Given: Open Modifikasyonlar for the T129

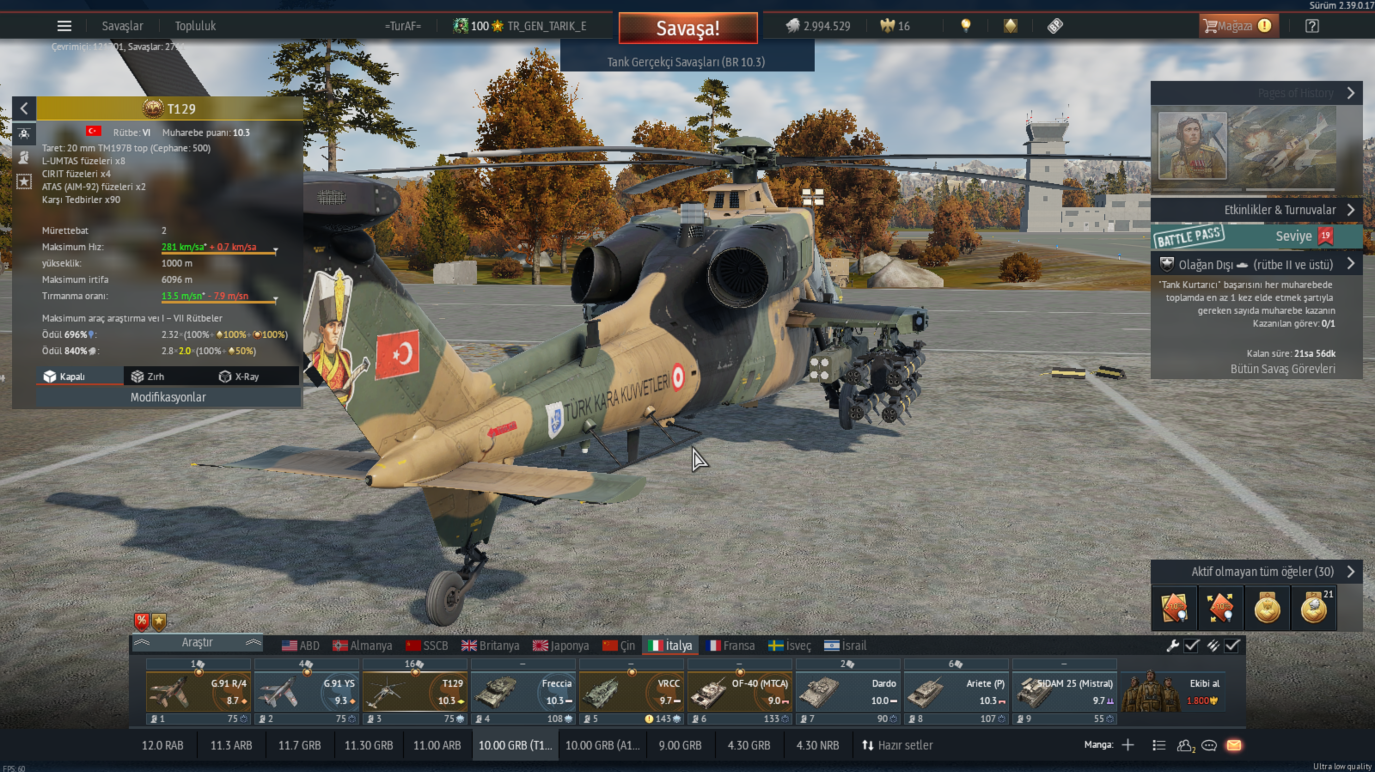Looking at the screenshot, I should (x=168, y=397).
